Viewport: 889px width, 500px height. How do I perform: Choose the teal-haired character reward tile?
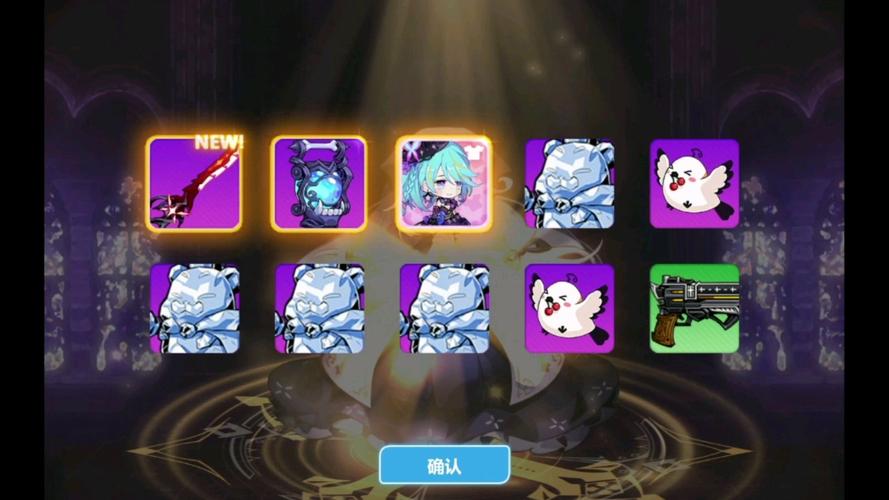click(x=444, y=184)
